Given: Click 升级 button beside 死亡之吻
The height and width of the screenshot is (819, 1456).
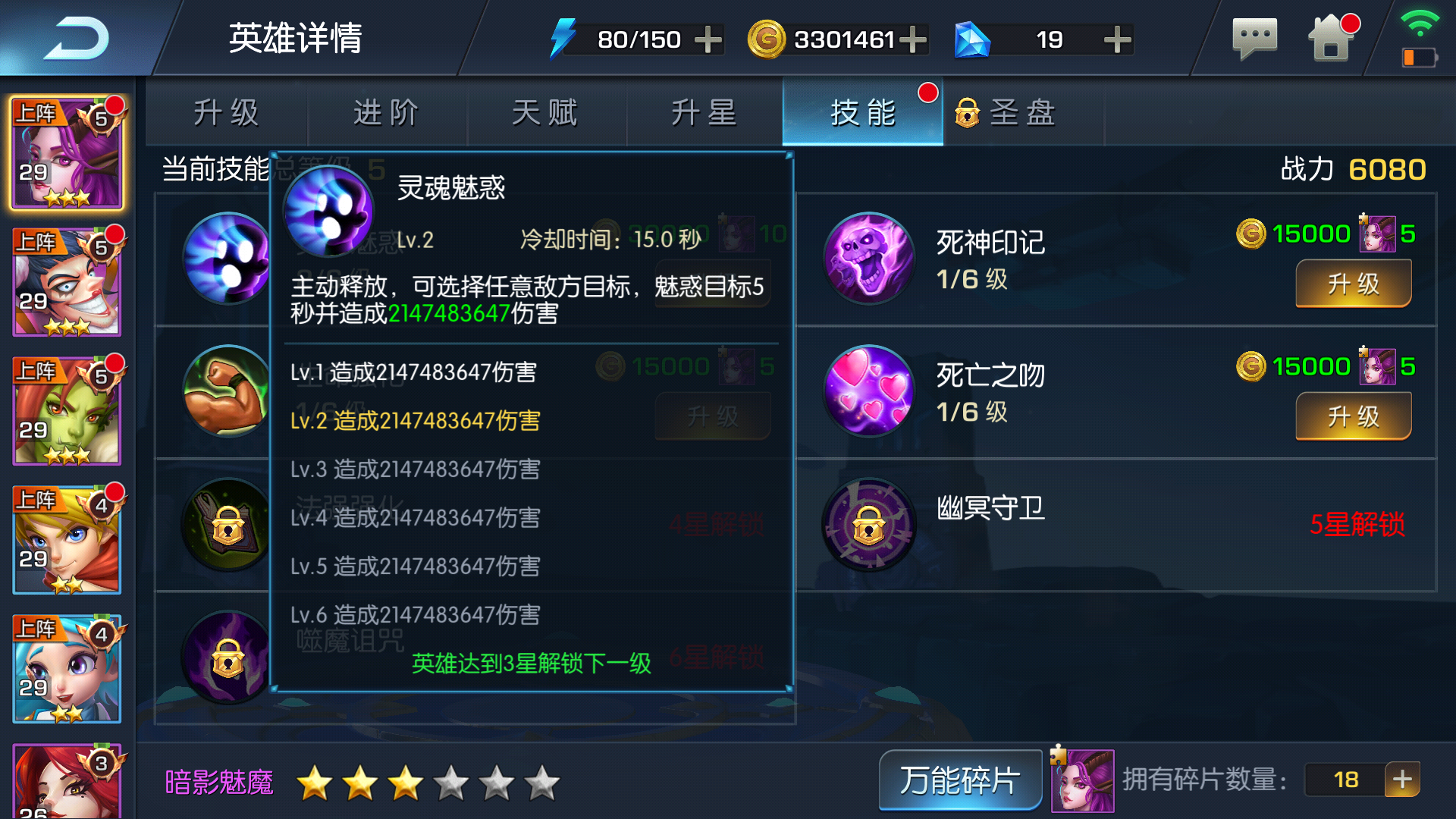Looking at the screenshot, I should [x=1353, y=416].
